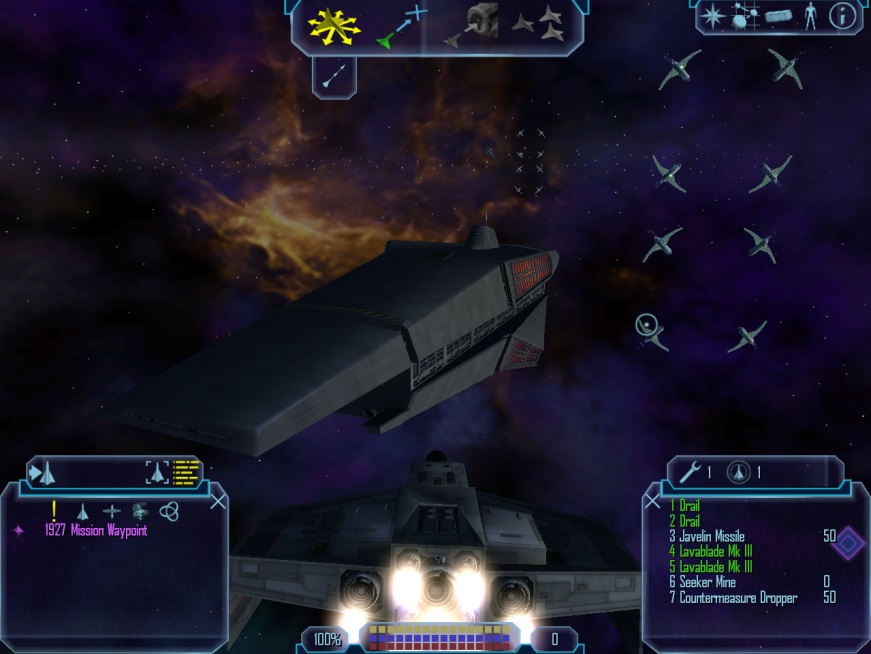This screenshot has height=654, width=871.
Task: Switch to the triple-ring contact filter
Action: 168,511
